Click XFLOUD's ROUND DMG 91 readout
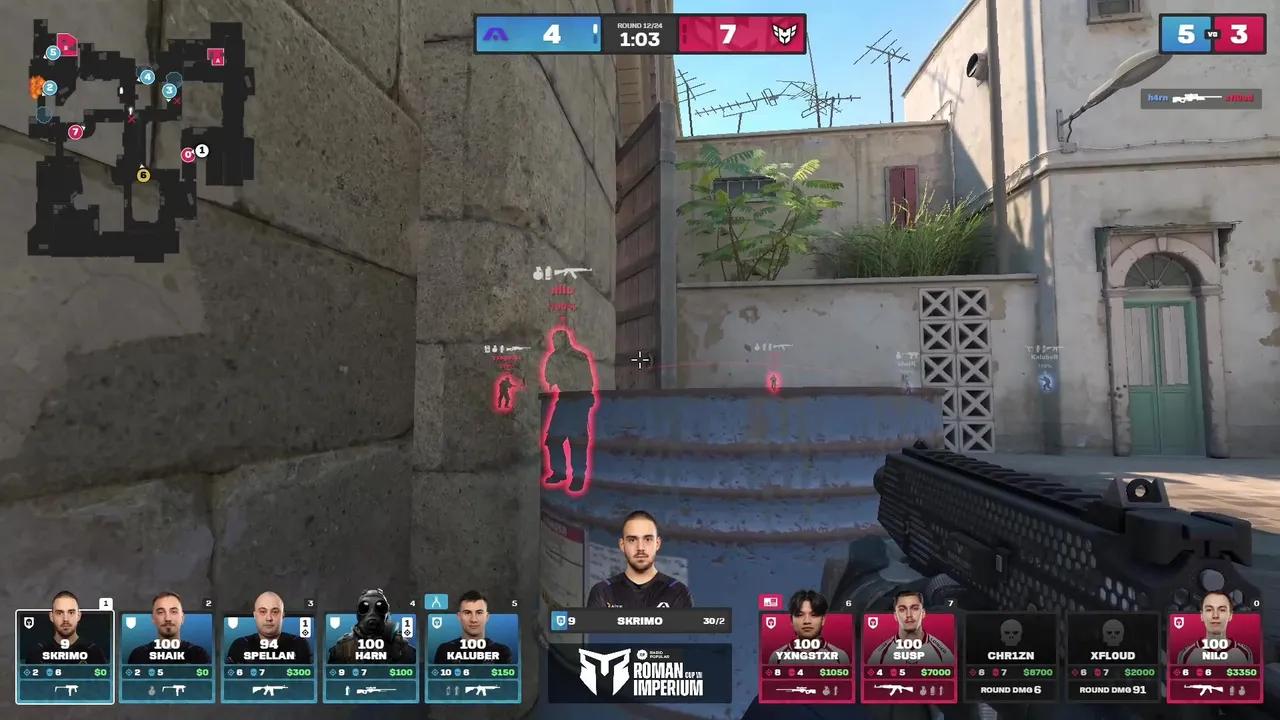Screen dimensions: 1280x720 click(x=1112, y=690)
